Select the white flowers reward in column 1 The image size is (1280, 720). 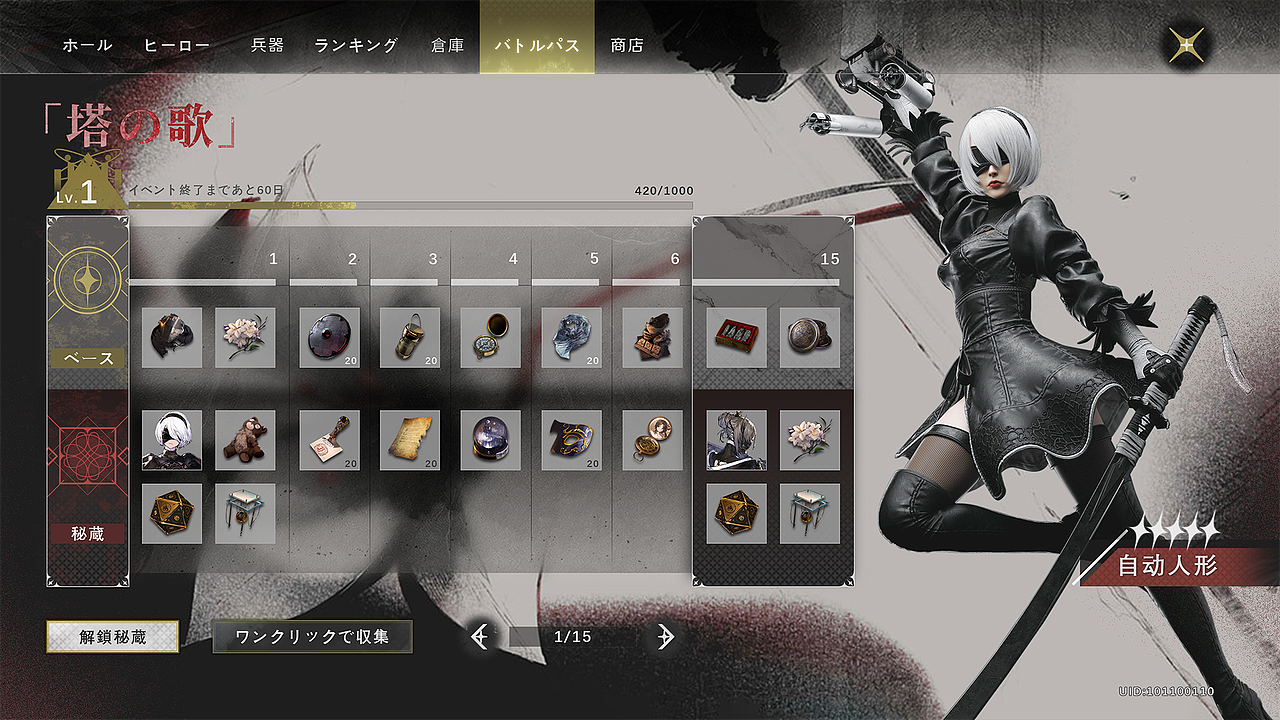(x=246, y=337)
